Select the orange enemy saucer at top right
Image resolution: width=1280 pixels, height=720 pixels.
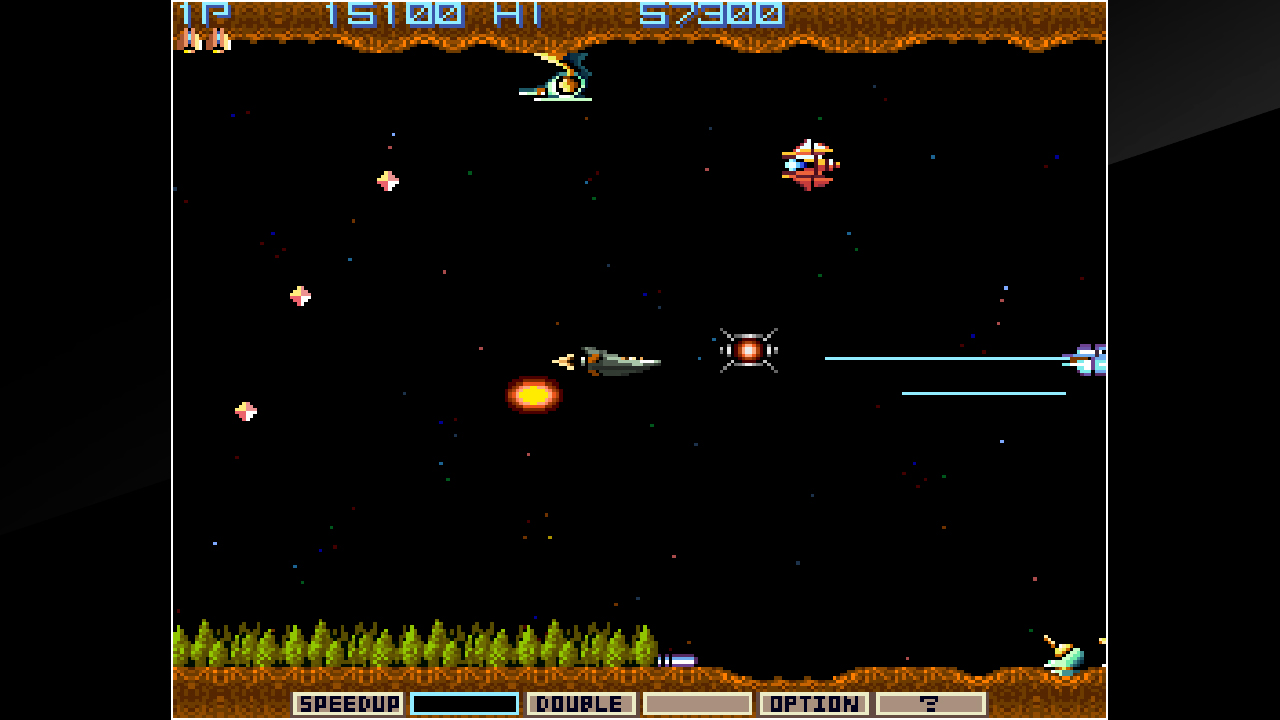(x=808, y=163)
